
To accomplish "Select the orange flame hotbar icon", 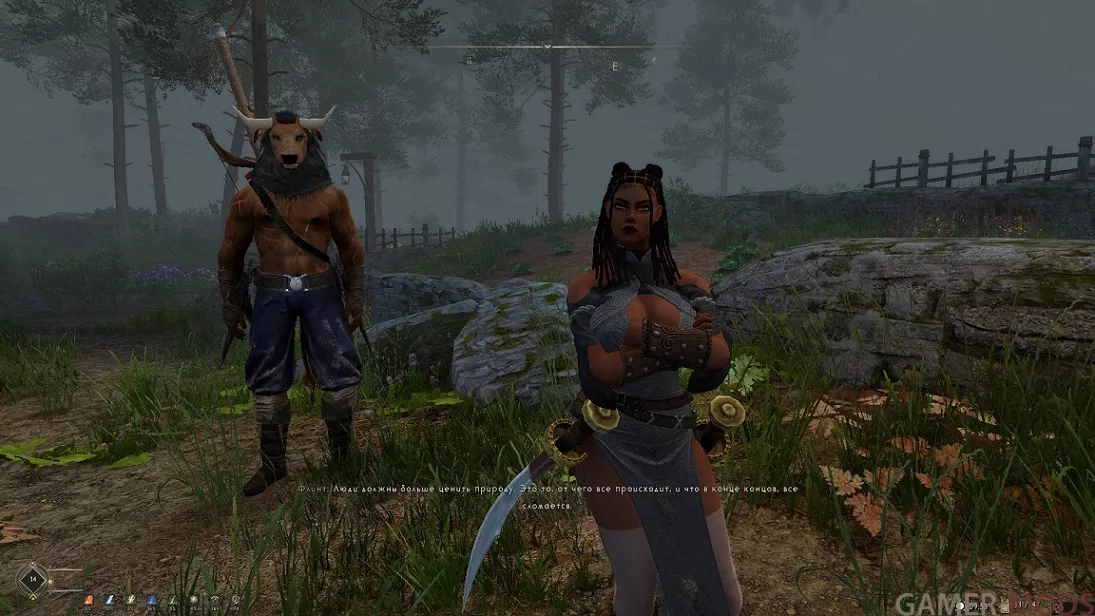I will coord(88,599).
